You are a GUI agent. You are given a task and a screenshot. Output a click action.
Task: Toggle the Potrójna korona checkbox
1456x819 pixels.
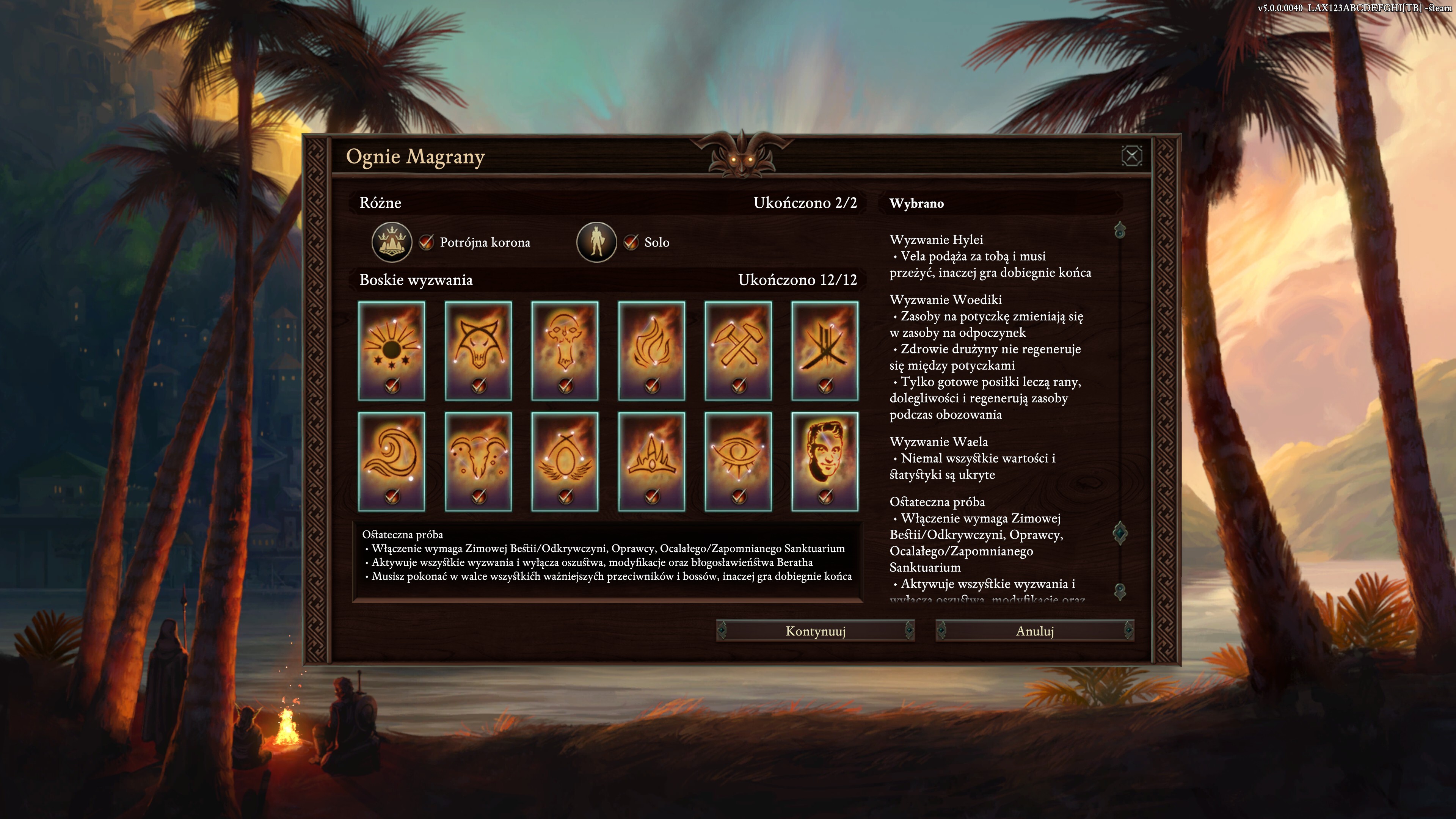point(426,243)
